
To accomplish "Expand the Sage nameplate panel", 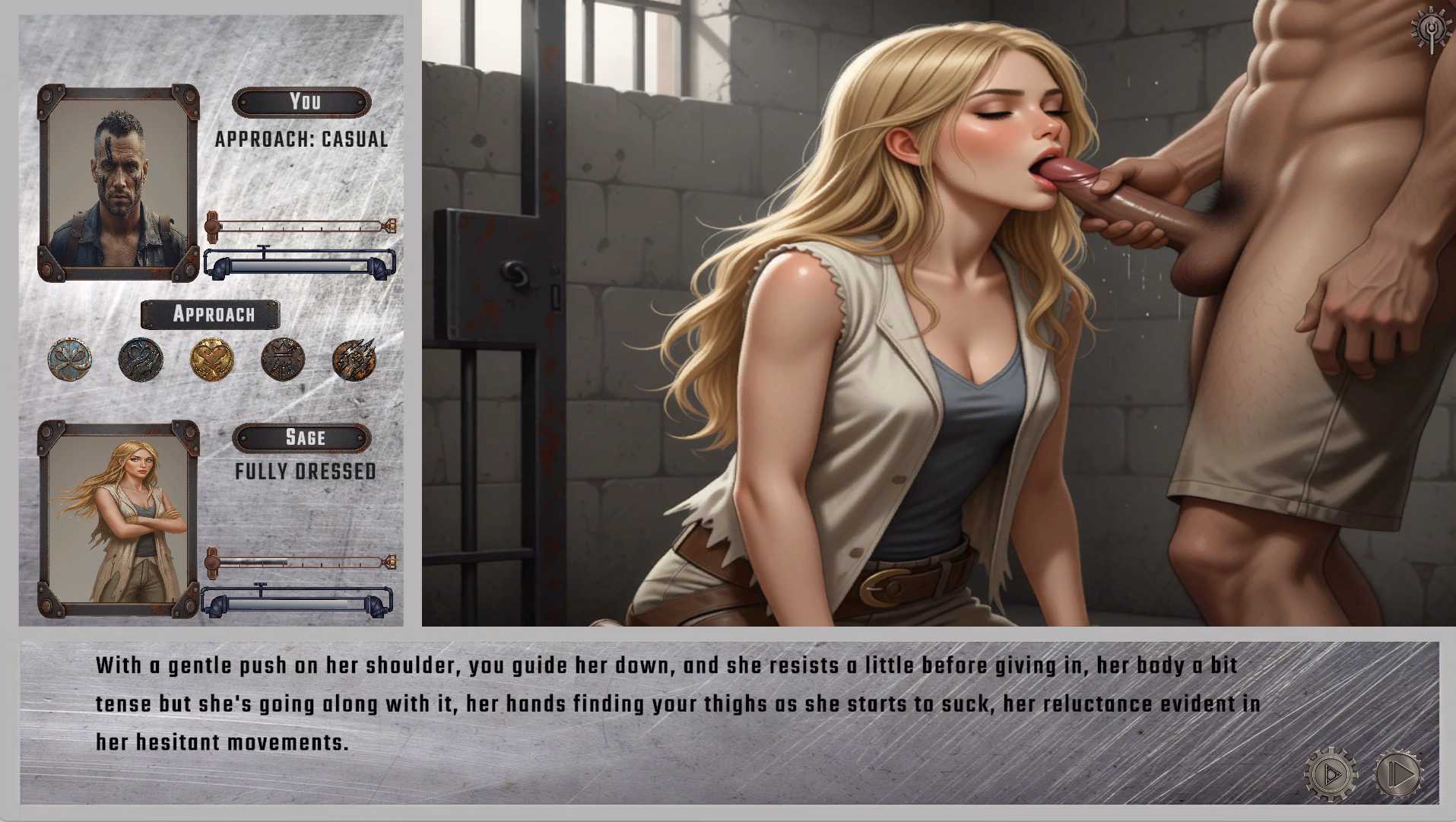I will 304,437.
